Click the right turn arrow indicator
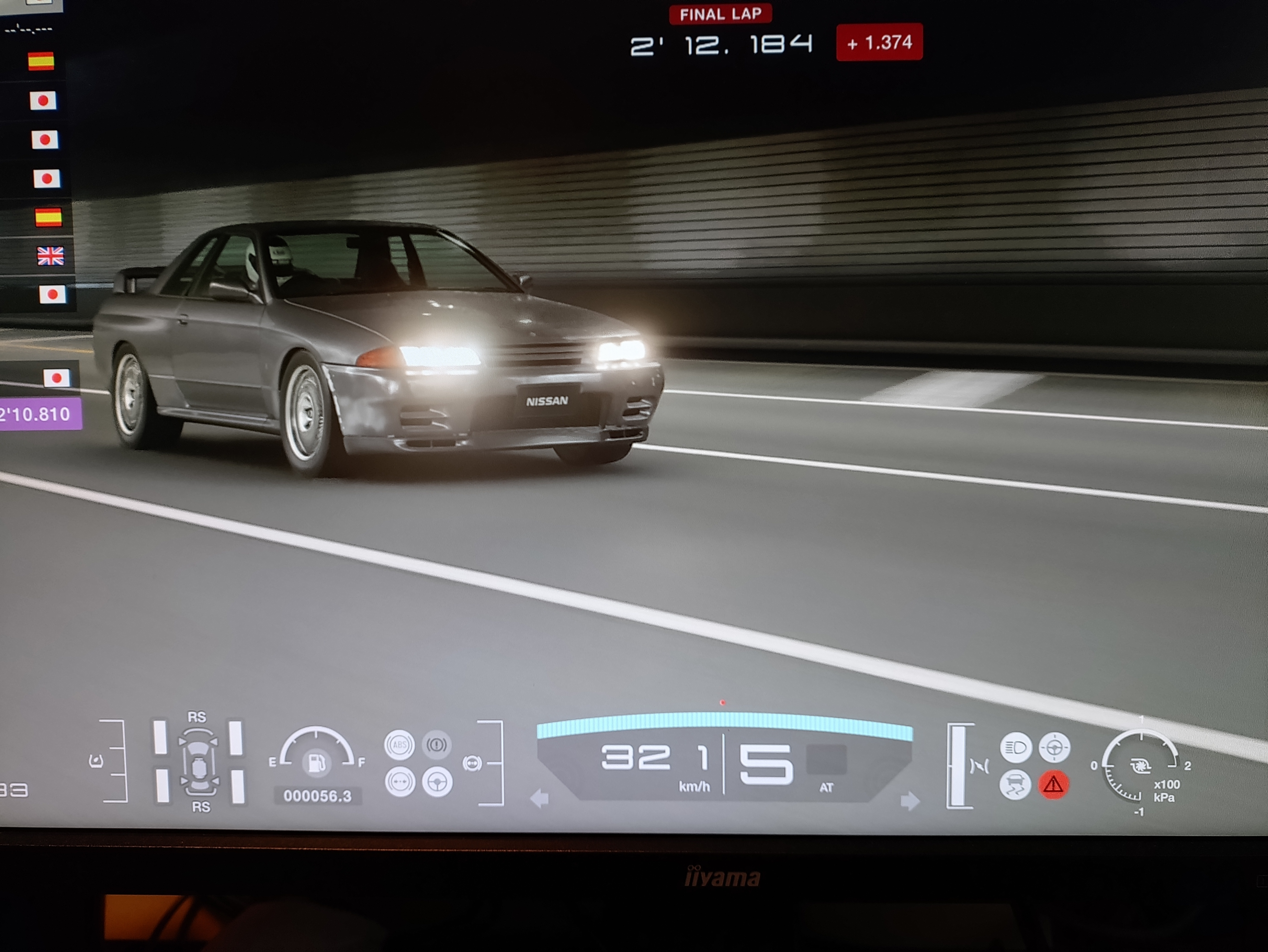Screen dimensions: 1268x952 (909, 801)
